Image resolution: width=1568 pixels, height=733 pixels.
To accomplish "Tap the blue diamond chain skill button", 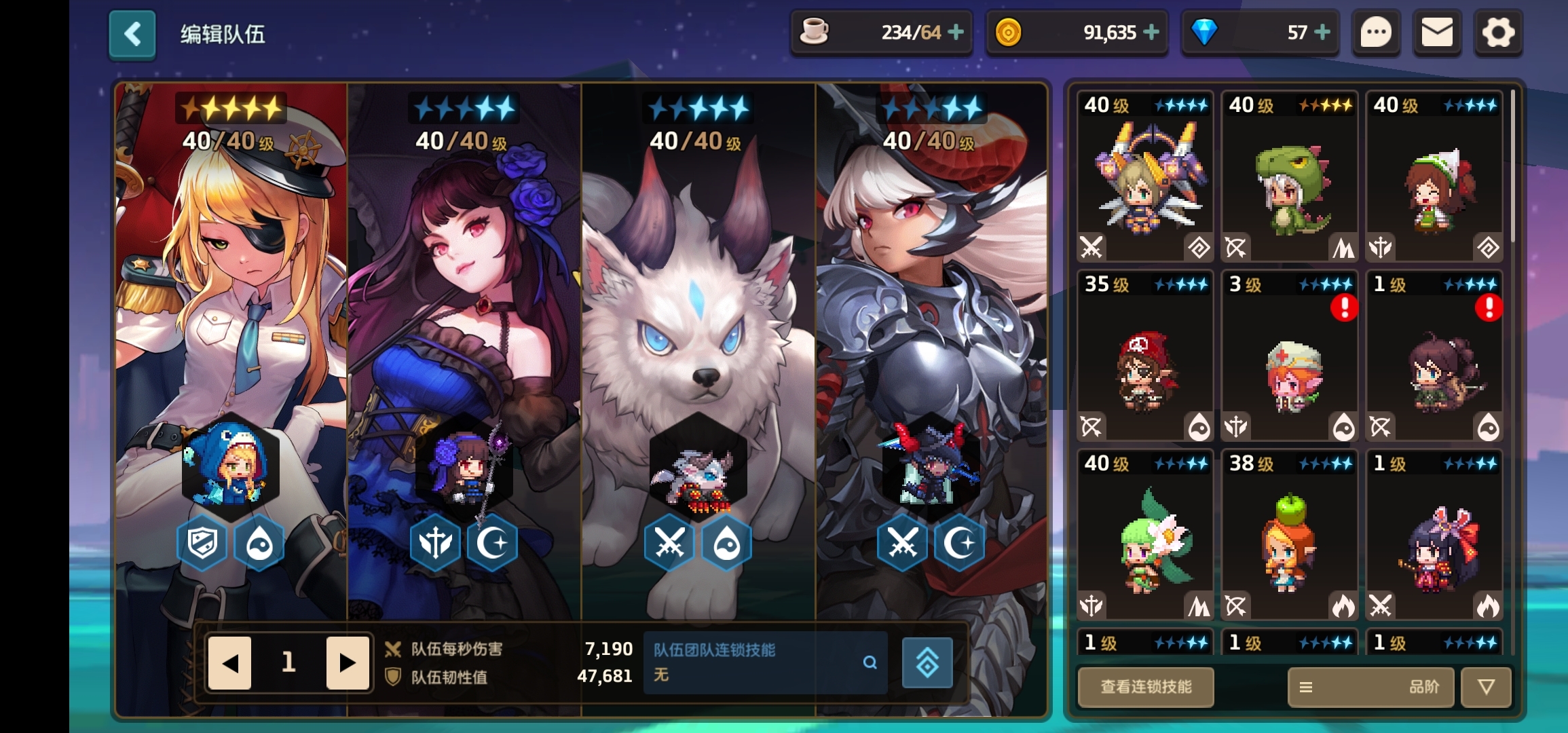I will tap(927, 663).
